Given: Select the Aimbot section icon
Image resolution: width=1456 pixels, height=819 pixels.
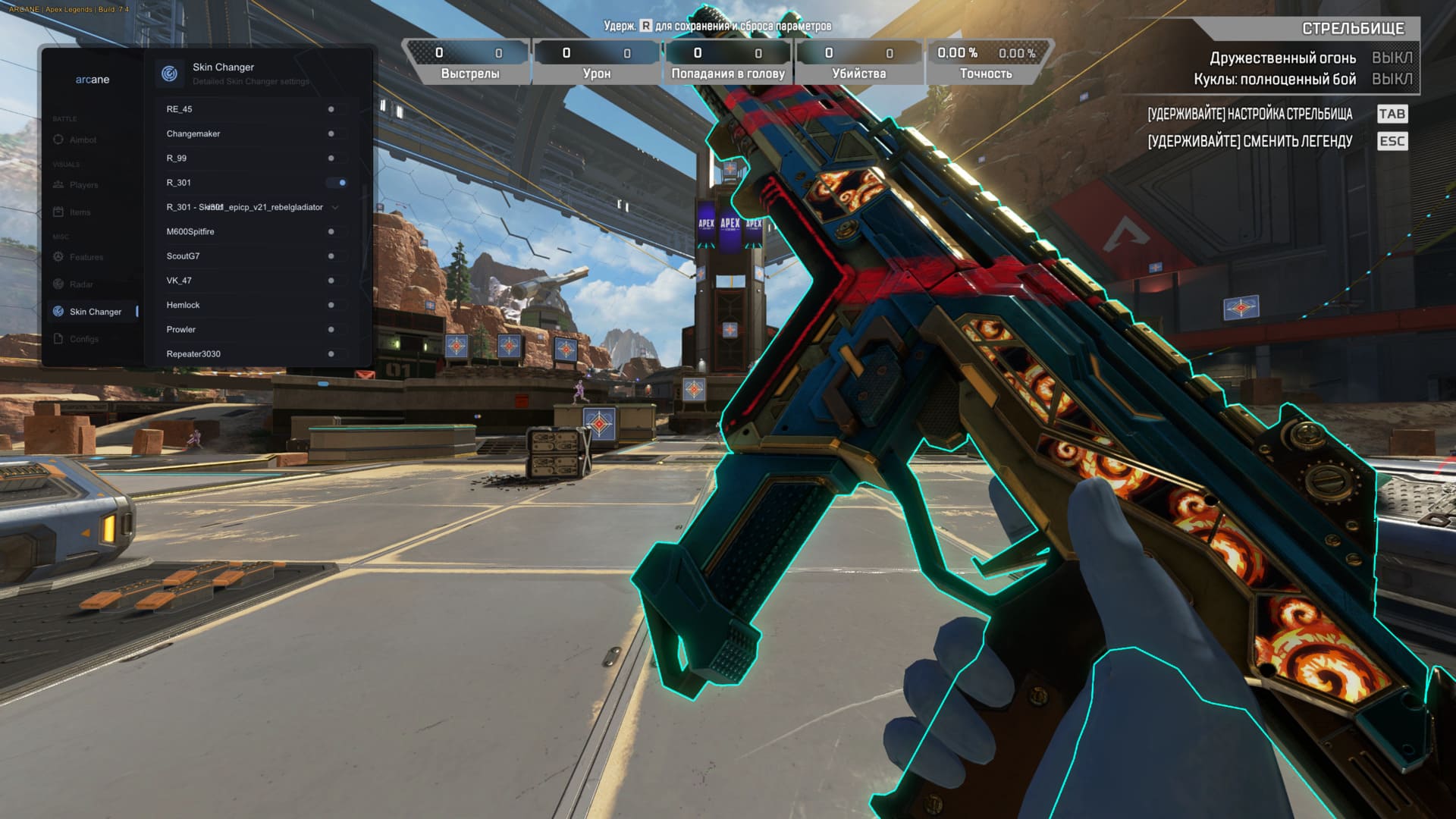Looking at the screenshot, I should [x=58, y=140].
